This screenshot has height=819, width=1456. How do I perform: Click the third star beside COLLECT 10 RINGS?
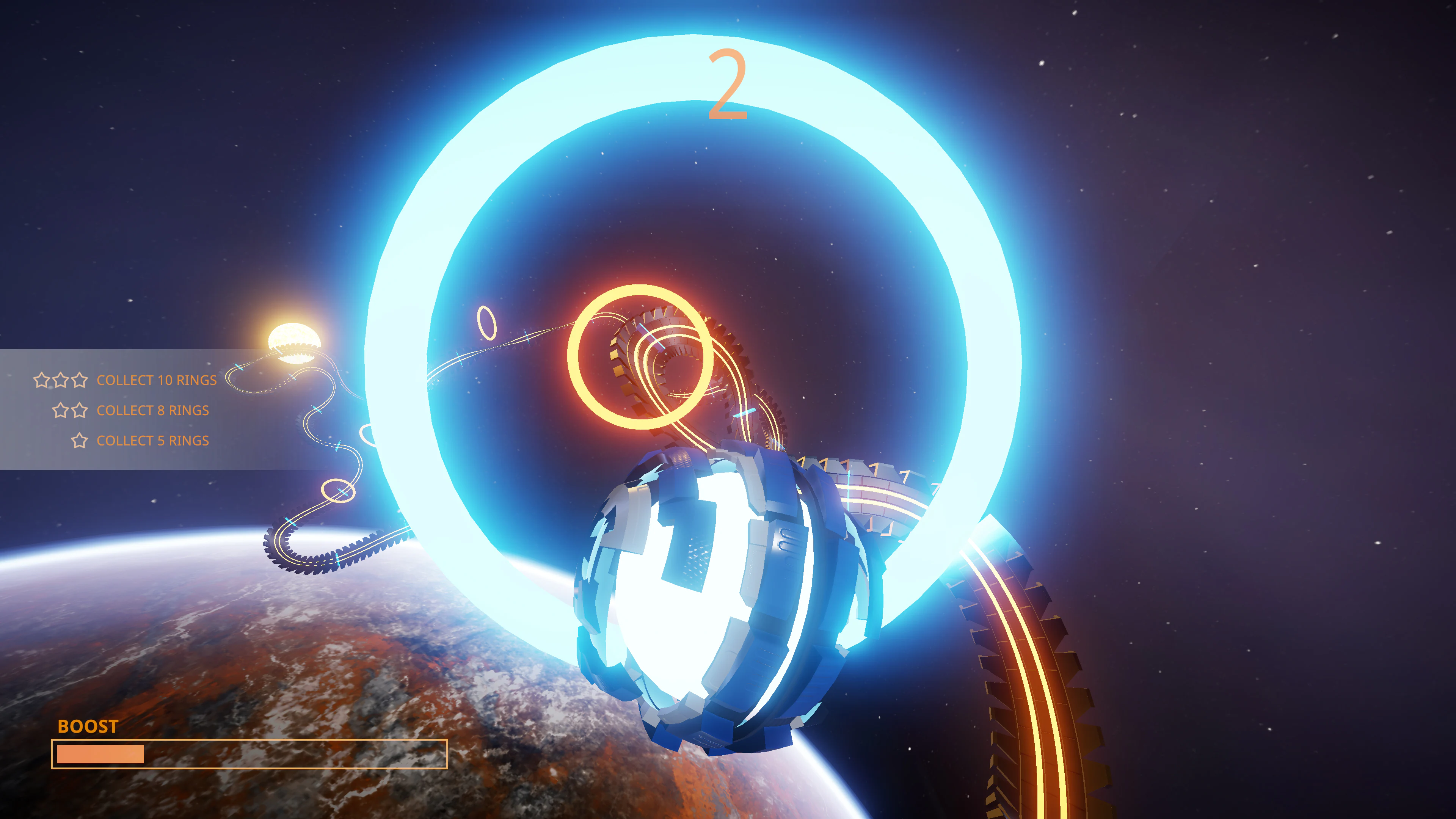(x=80, y=380)
